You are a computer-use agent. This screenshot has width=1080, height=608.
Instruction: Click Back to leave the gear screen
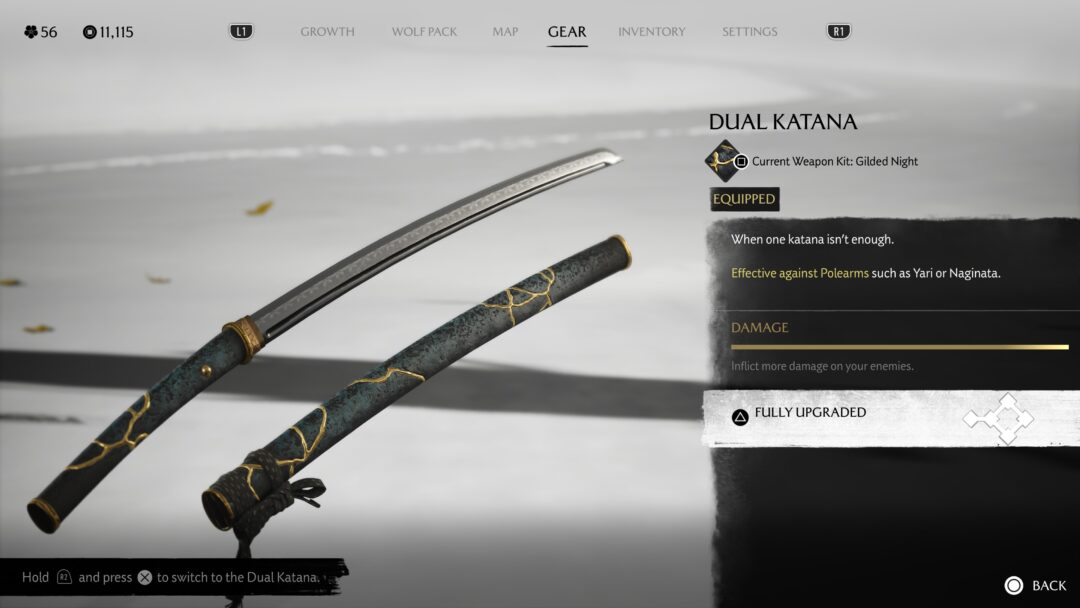pyautogui.click(x=1036, y=585)
